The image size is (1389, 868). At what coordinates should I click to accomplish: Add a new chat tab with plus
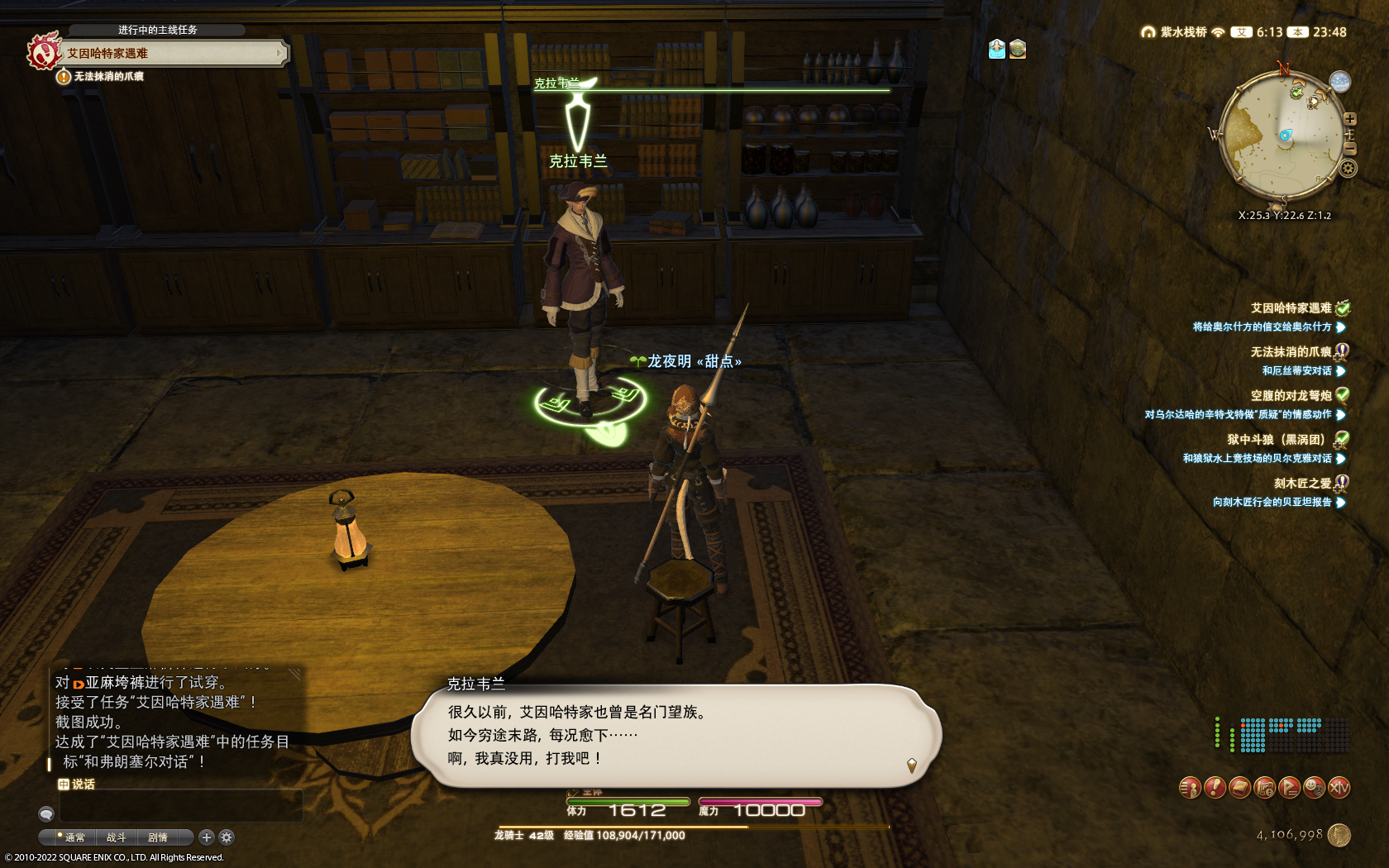tap(207, 837)
